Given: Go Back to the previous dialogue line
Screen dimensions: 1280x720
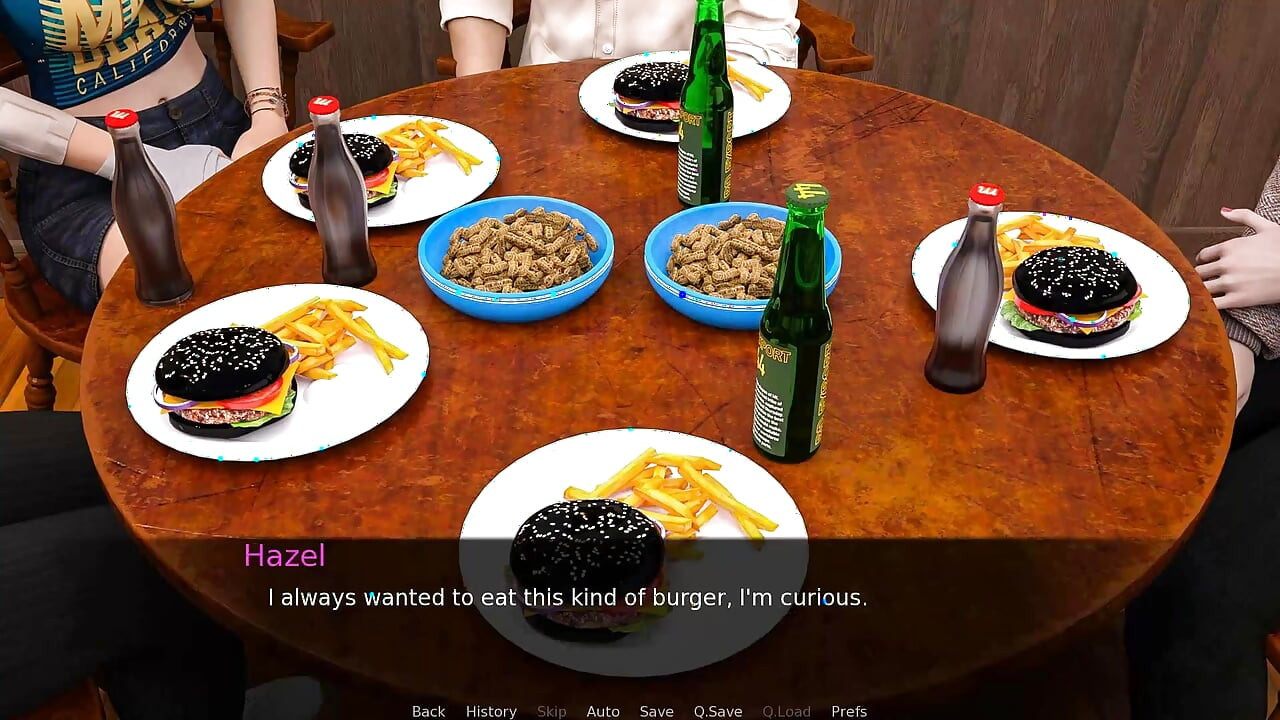Looking at the screenshot, I should 428,711.
